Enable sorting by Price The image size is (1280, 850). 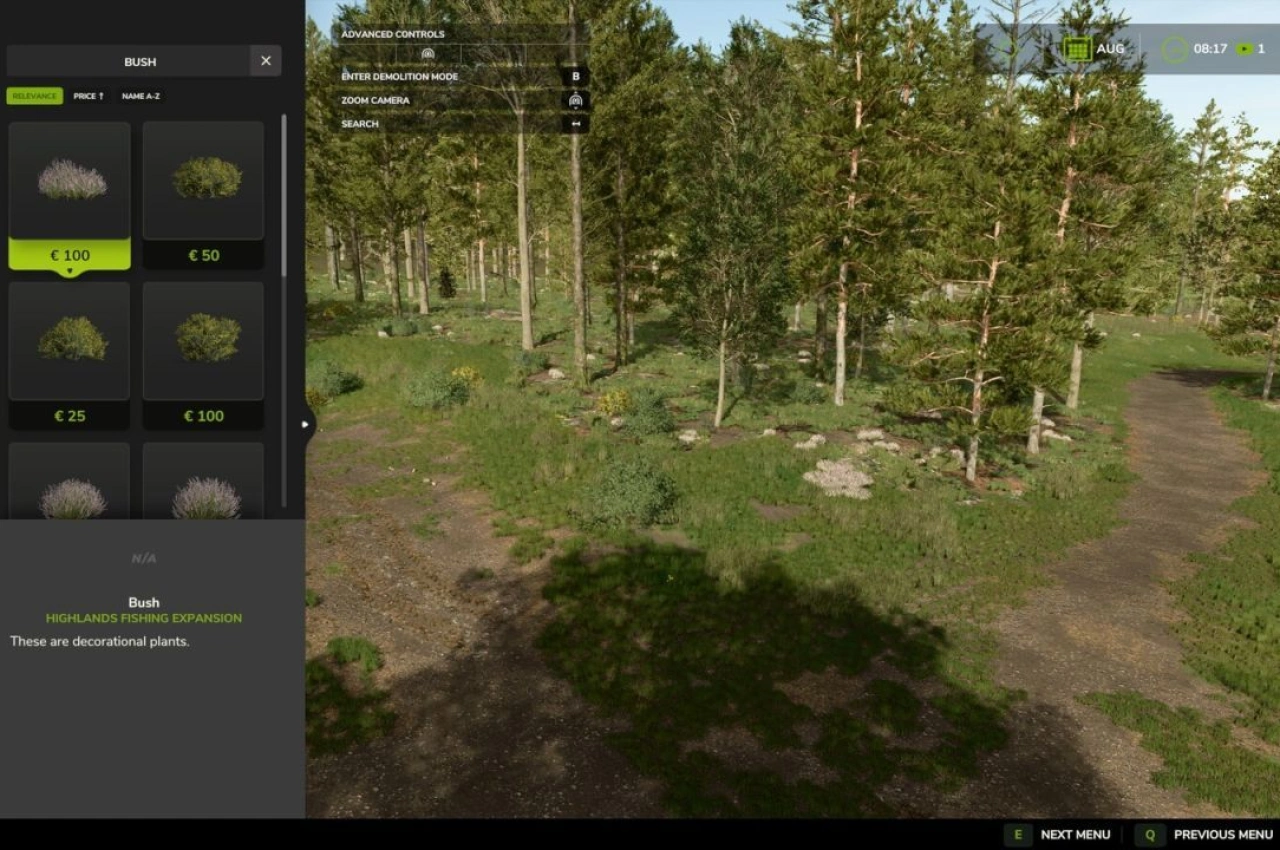pyautogui.click(x=90, y=96)
